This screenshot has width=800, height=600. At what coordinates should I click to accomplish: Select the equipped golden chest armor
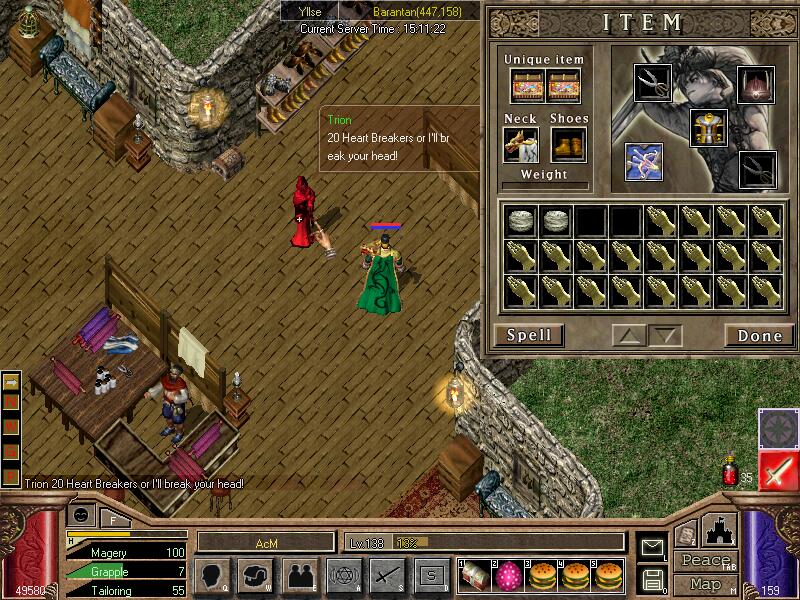[x=708, y=126]
